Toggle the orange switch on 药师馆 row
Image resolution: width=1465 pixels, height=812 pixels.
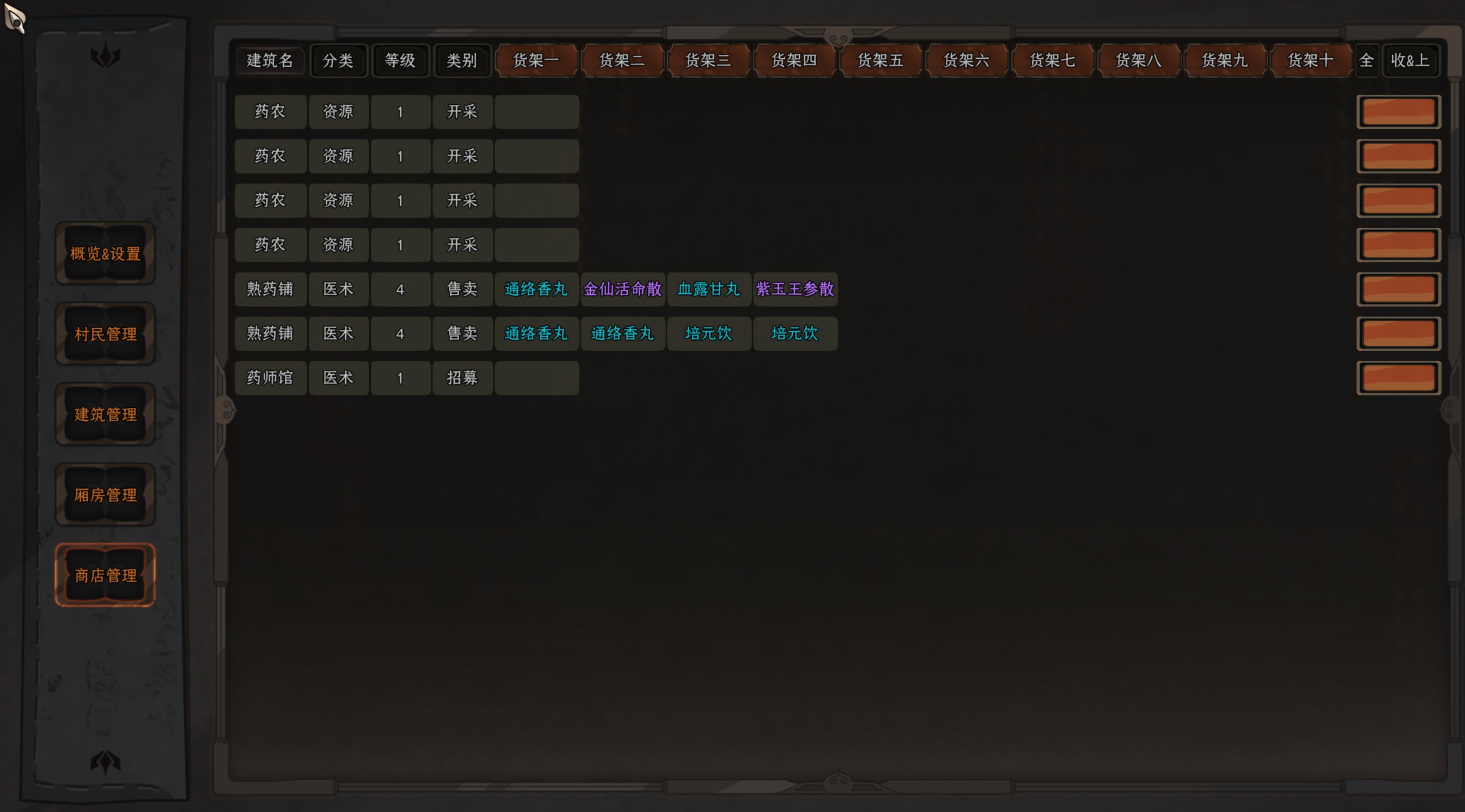coord(1399,378)
